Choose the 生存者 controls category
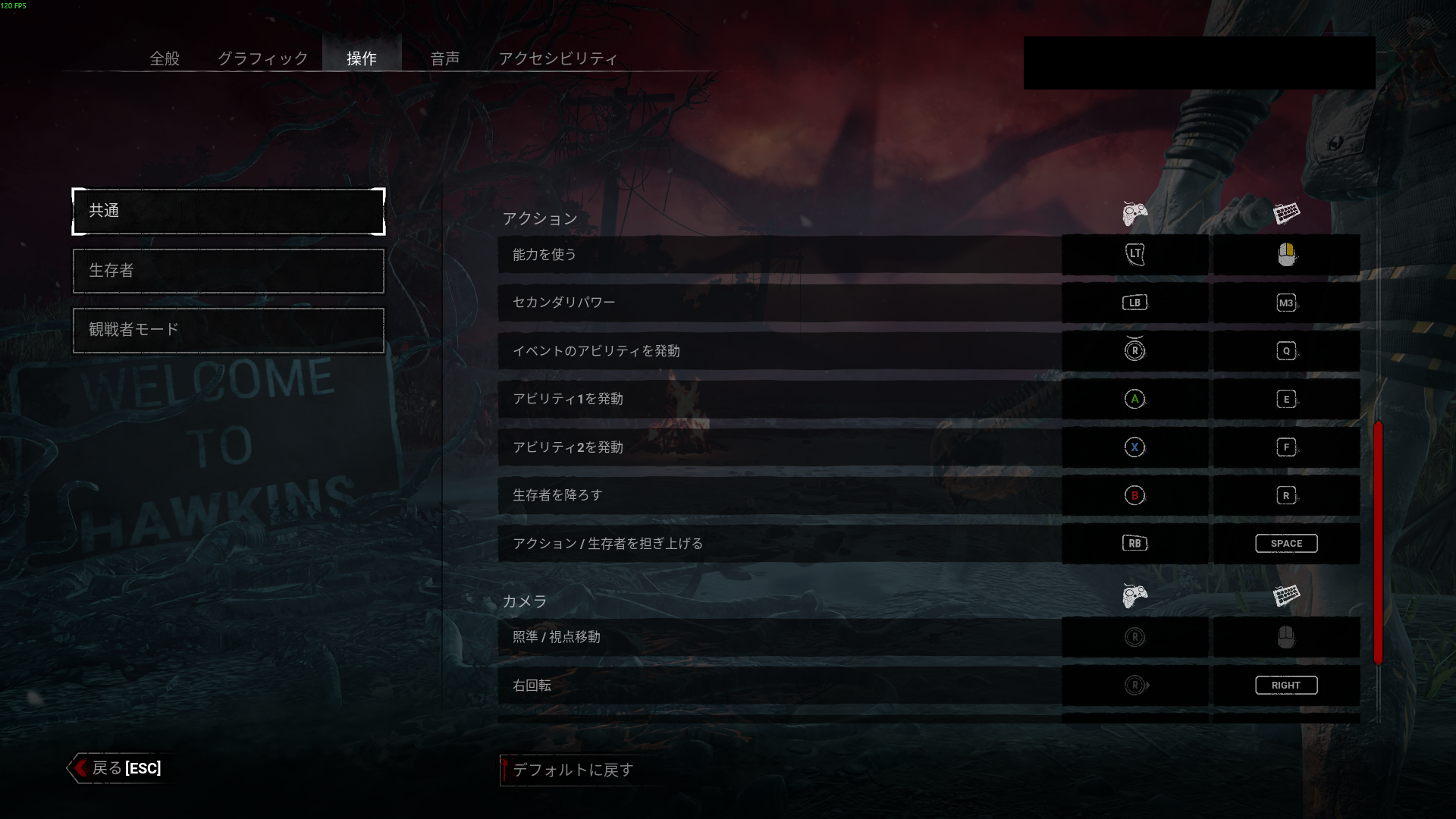Screen dimensions: 1456x819 click(228, 271)
